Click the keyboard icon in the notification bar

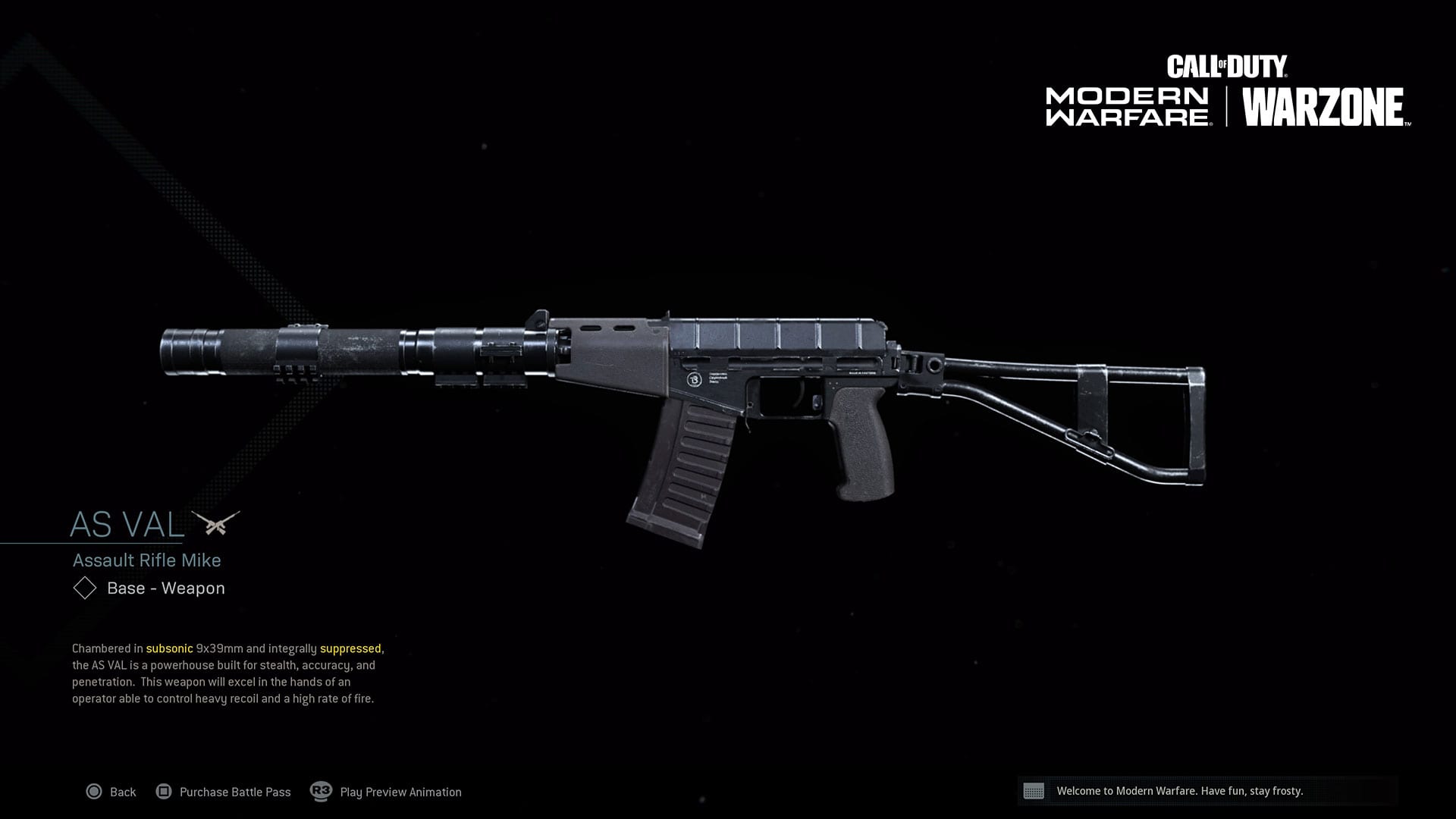click(1035, 792)
